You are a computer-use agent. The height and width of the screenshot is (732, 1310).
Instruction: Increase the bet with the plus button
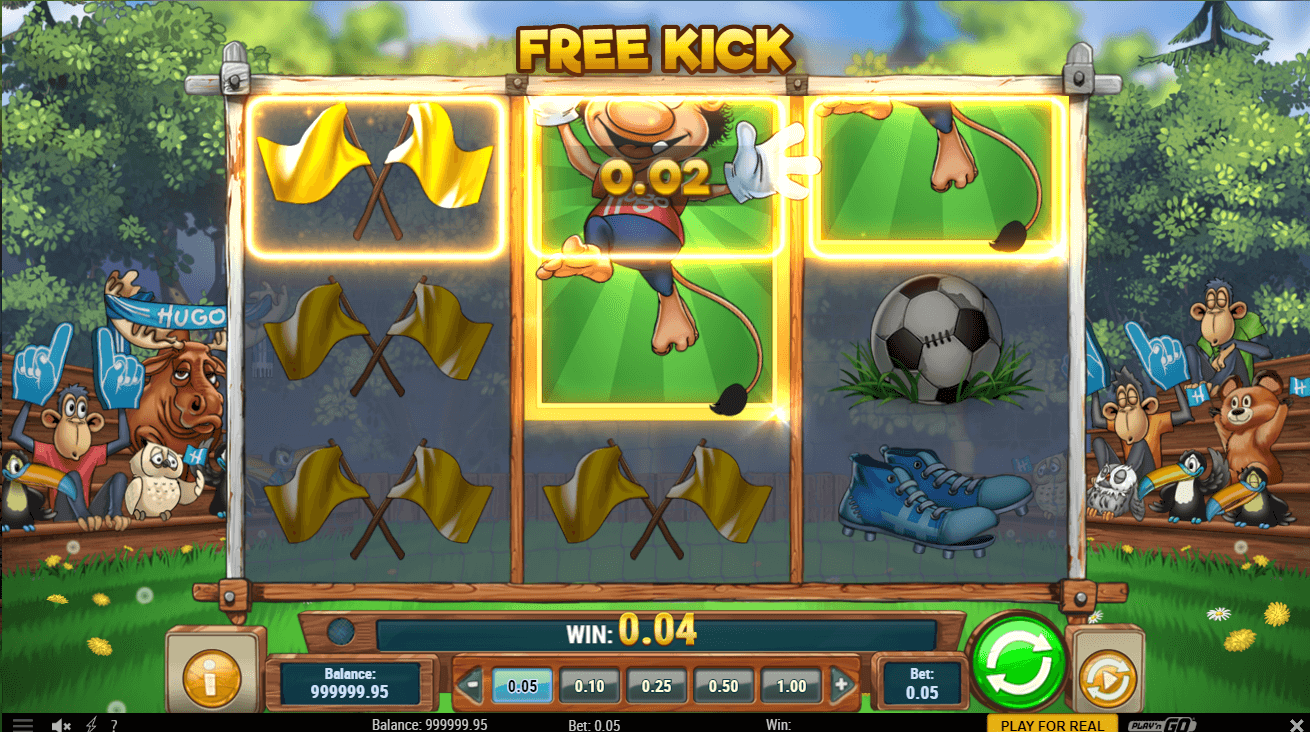[x=841, y=686]
